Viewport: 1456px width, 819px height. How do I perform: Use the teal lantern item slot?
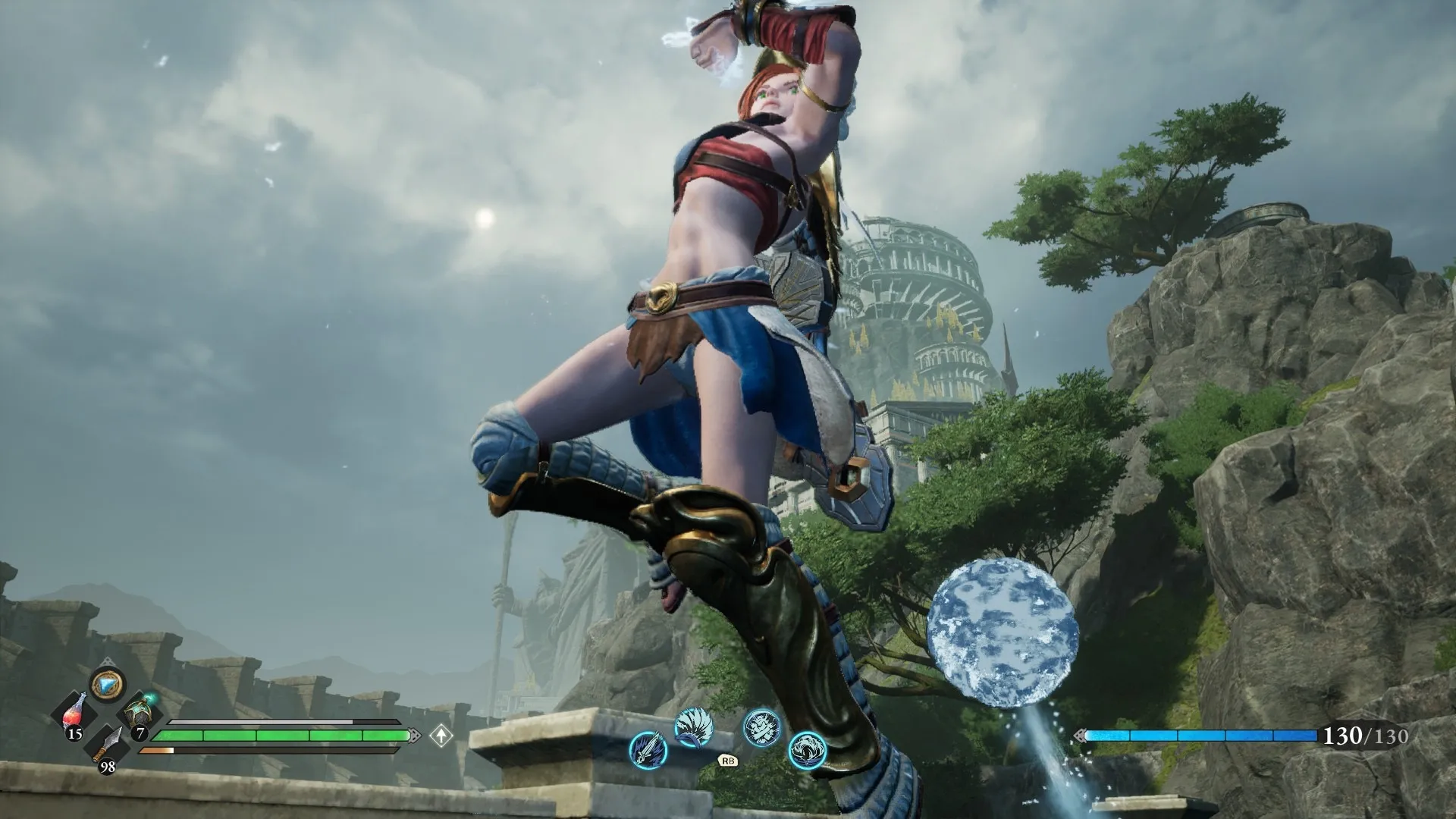(x=139, y=714)
